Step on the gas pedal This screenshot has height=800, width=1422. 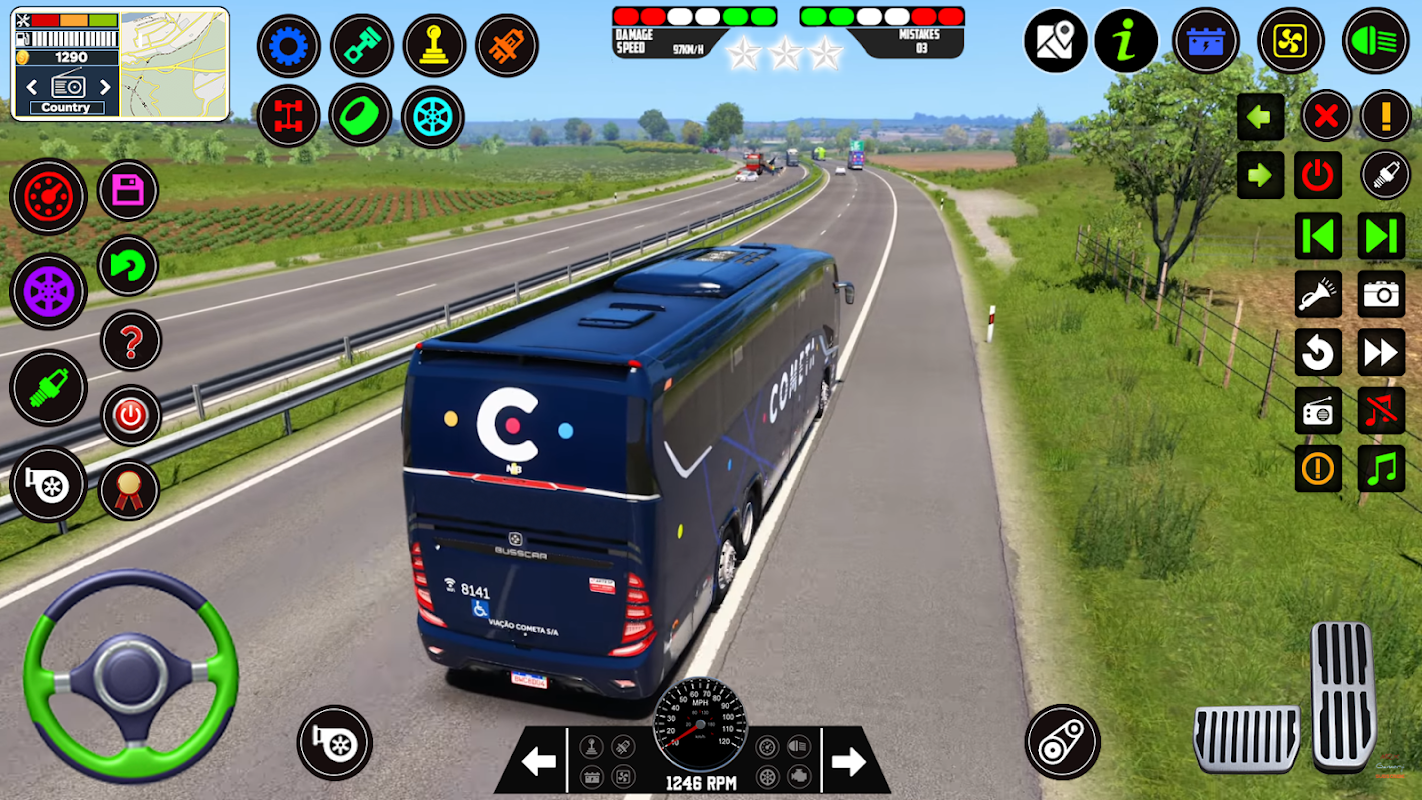click(1343, 694)
